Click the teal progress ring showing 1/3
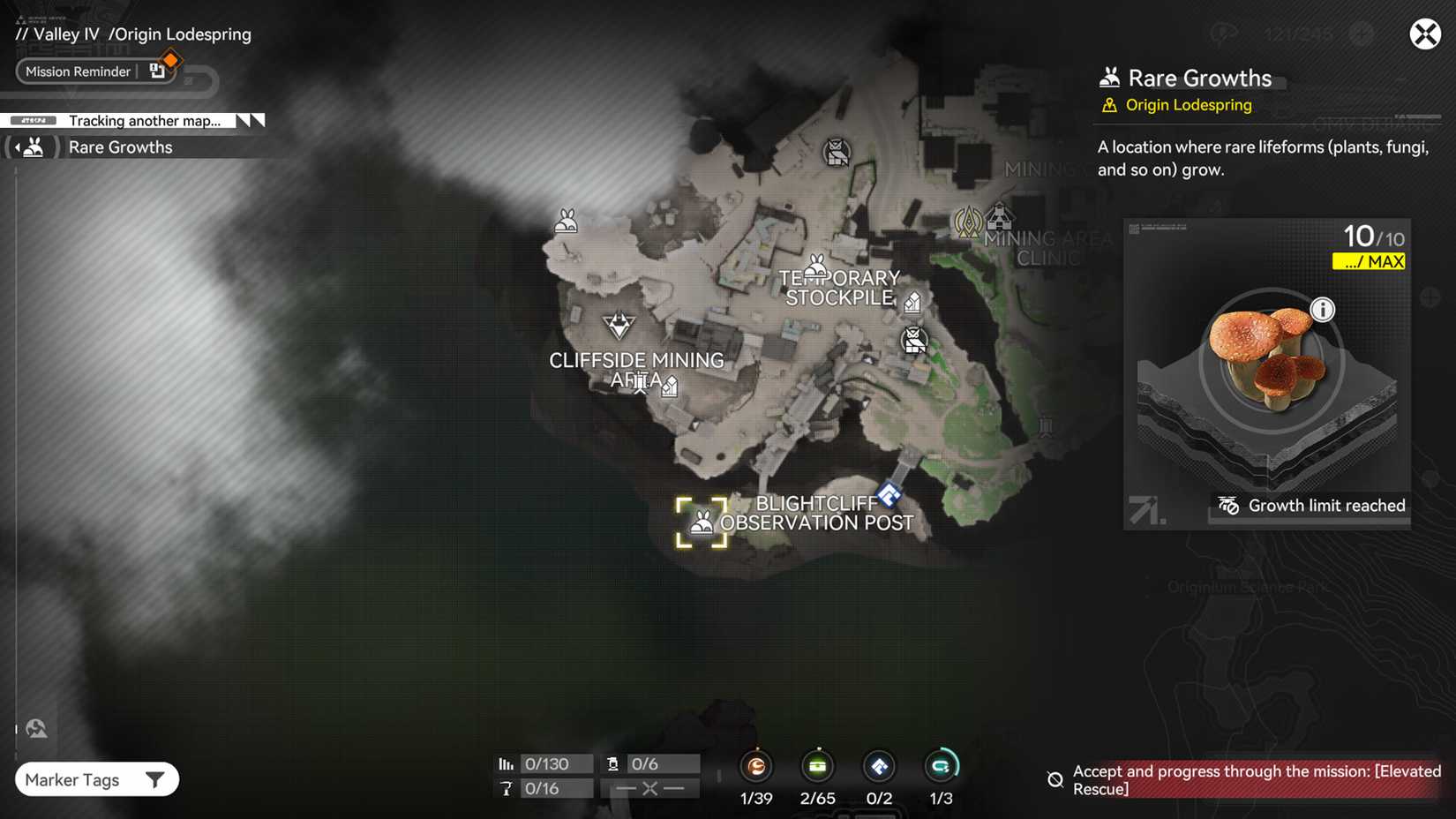 (941, 766)
